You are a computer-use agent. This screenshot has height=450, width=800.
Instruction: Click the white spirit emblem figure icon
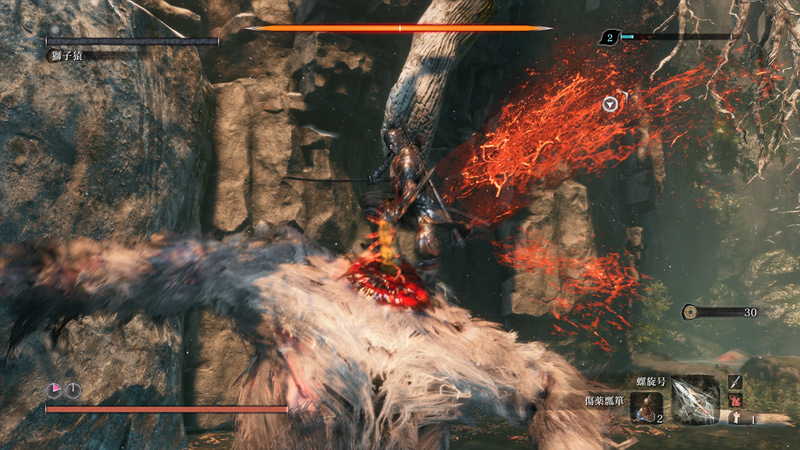tap(735, 418)
